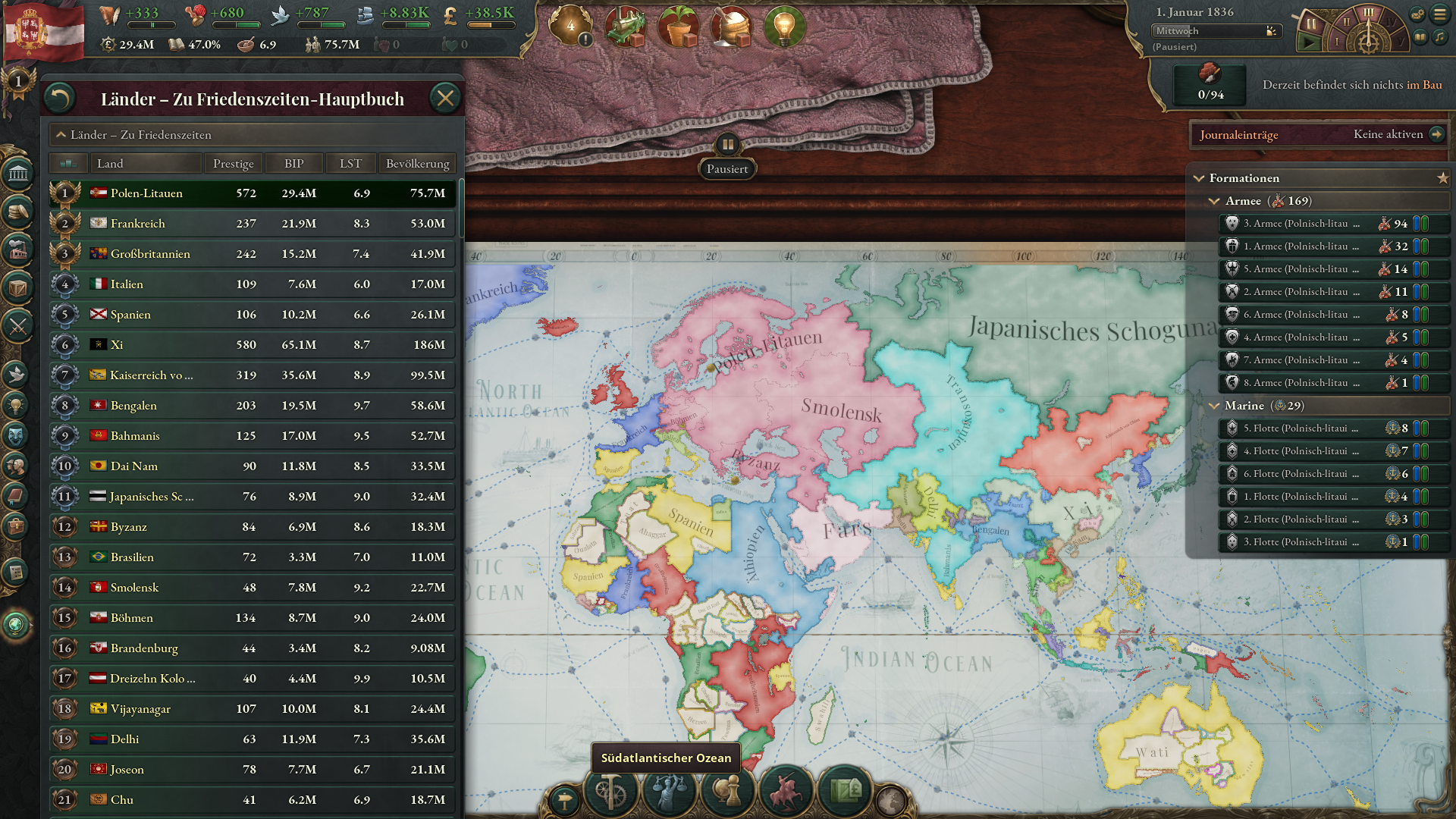
Task: Open Journaleinträge with the arrow button
Action: (x=1438, y=134)
